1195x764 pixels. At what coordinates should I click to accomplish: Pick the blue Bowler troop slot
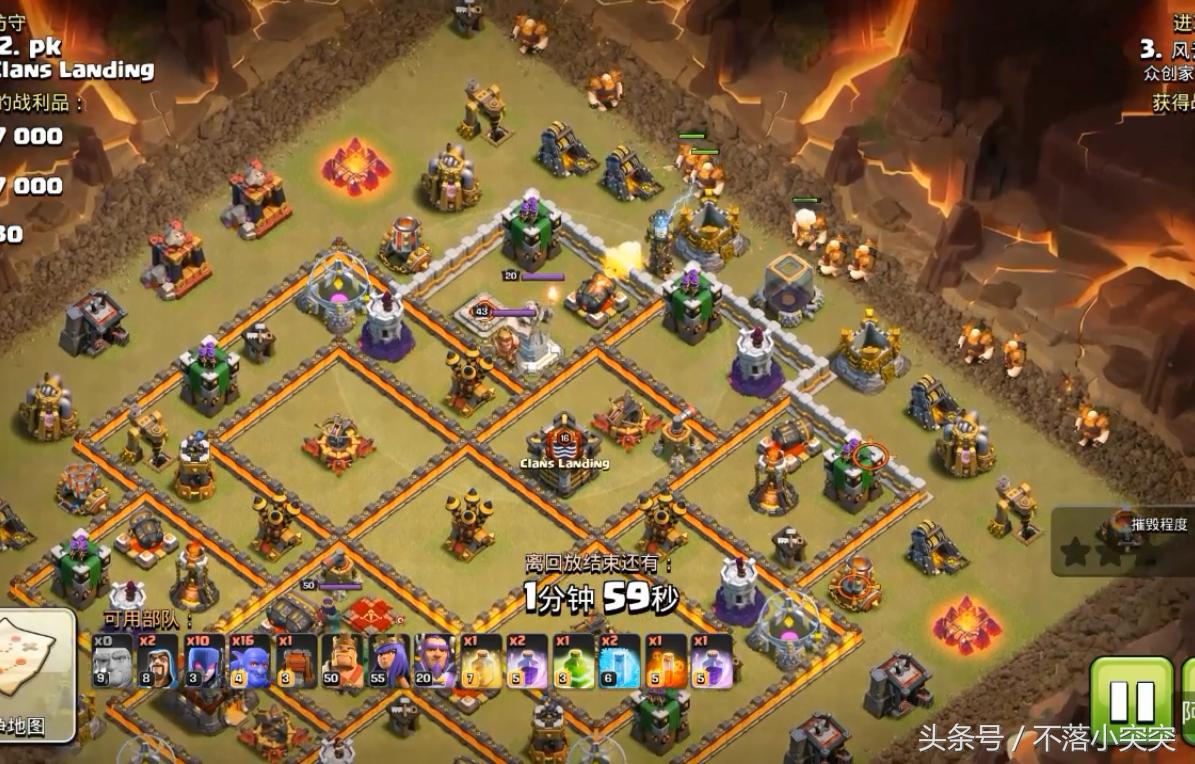(x=250, y=661)
